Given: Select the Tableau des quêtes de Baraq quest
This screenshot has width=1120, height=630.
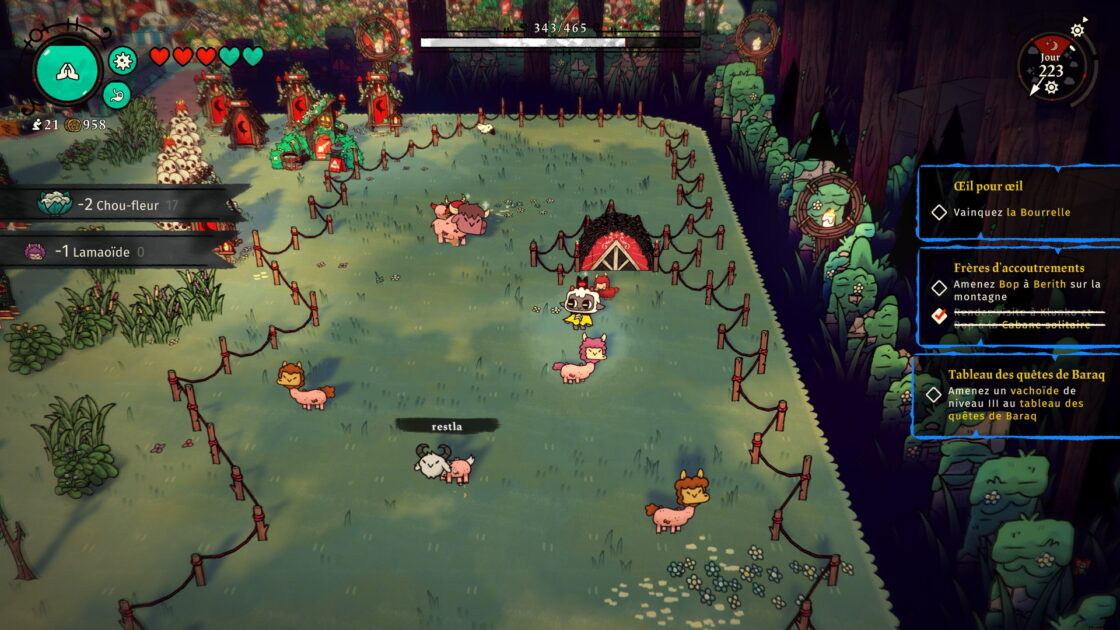Looking at the screenshot, I should coord(1018,396).
